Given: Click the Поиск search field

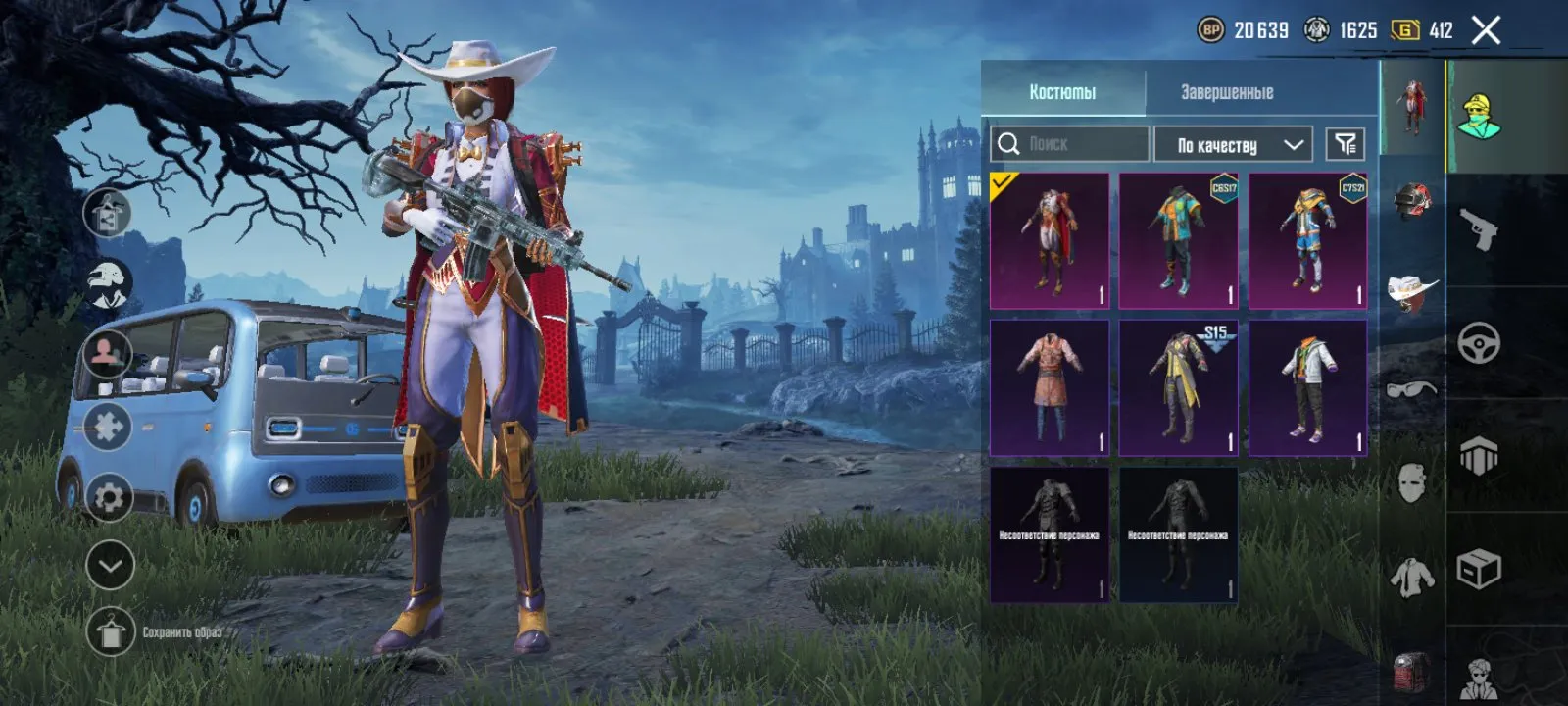Looking at the screenshot, I should click(1068, 144).
